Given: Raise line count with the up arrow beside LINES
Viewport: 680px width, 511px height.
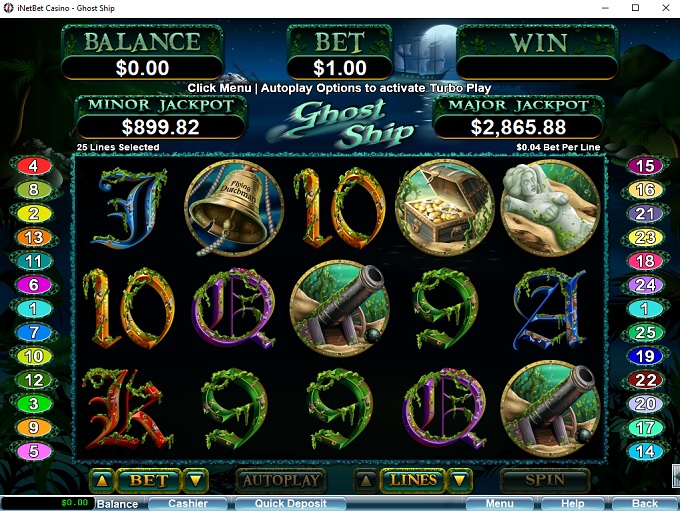Looking at the screenshot, I should coord(367,481).
